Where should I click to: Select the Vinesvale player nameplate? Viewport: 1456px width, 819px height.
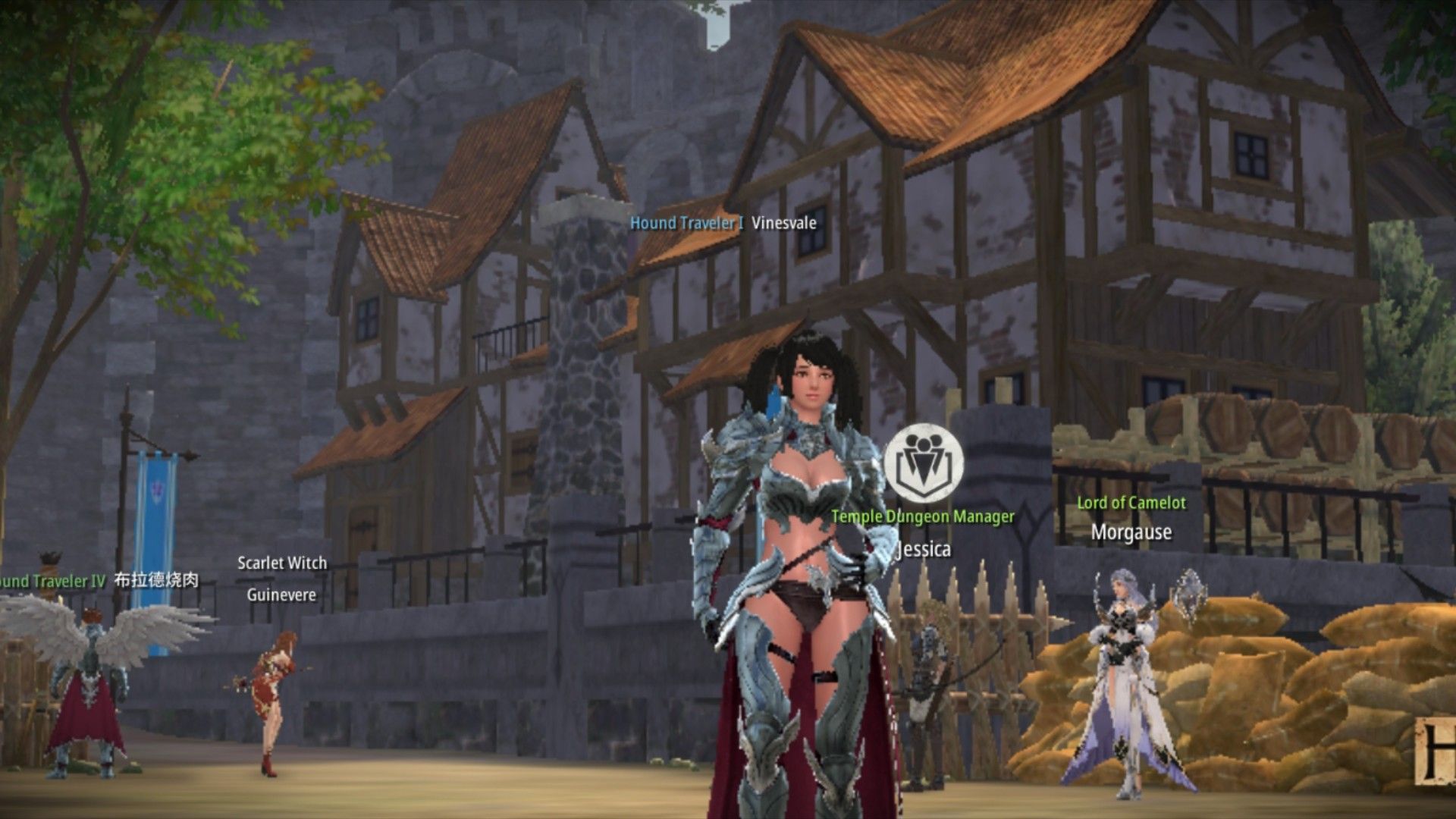pos(783,223)
